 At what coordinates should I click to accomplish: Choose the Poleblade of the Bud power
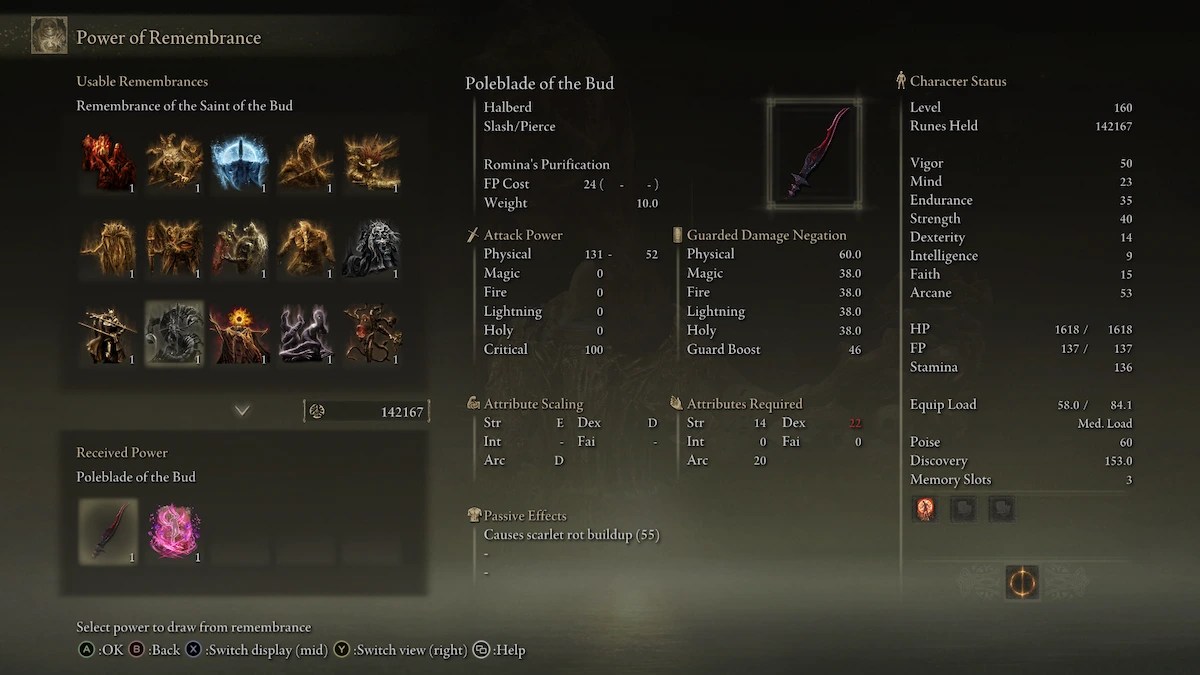pyautogui.click(x=108, y=530)
